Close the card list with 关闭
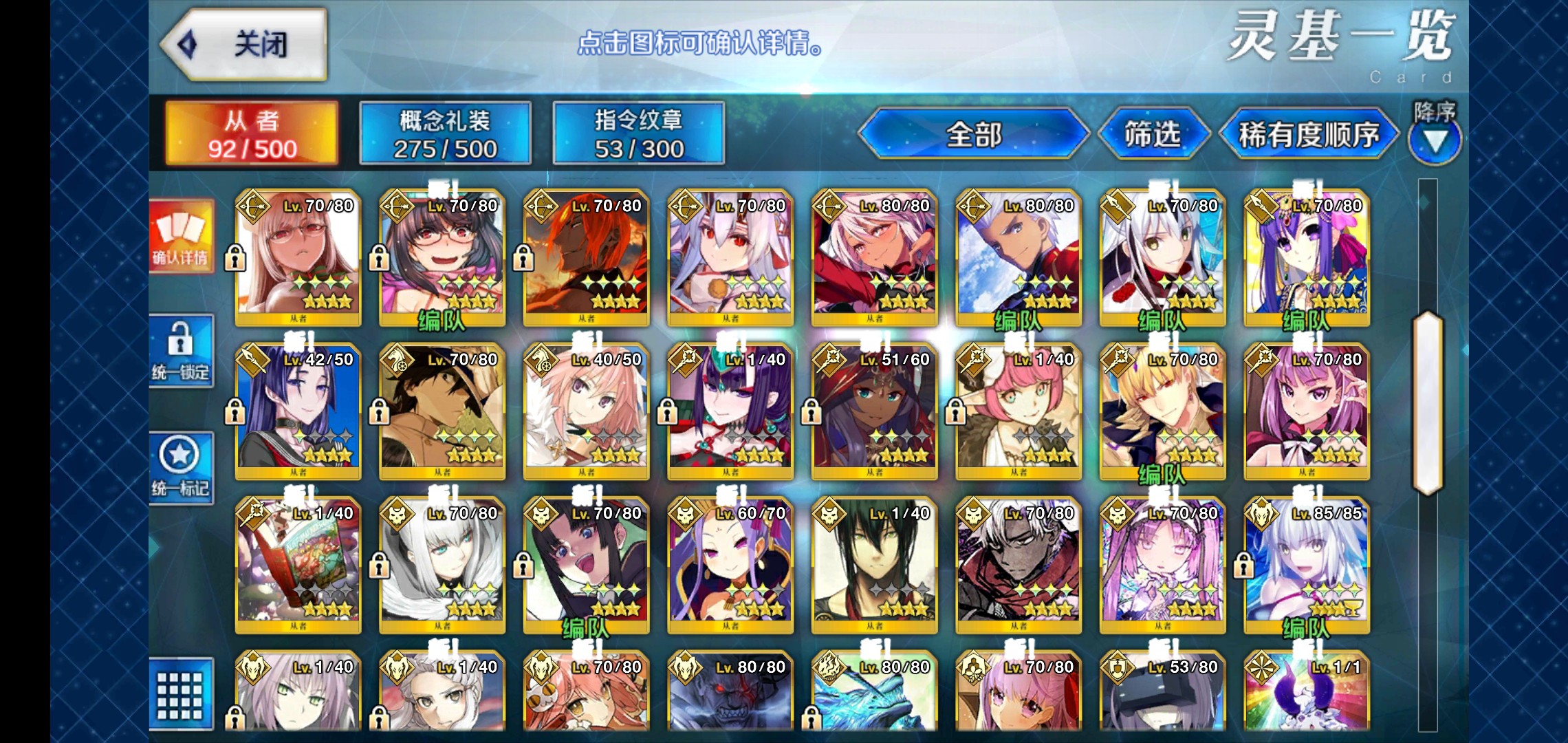 (244, 45)
